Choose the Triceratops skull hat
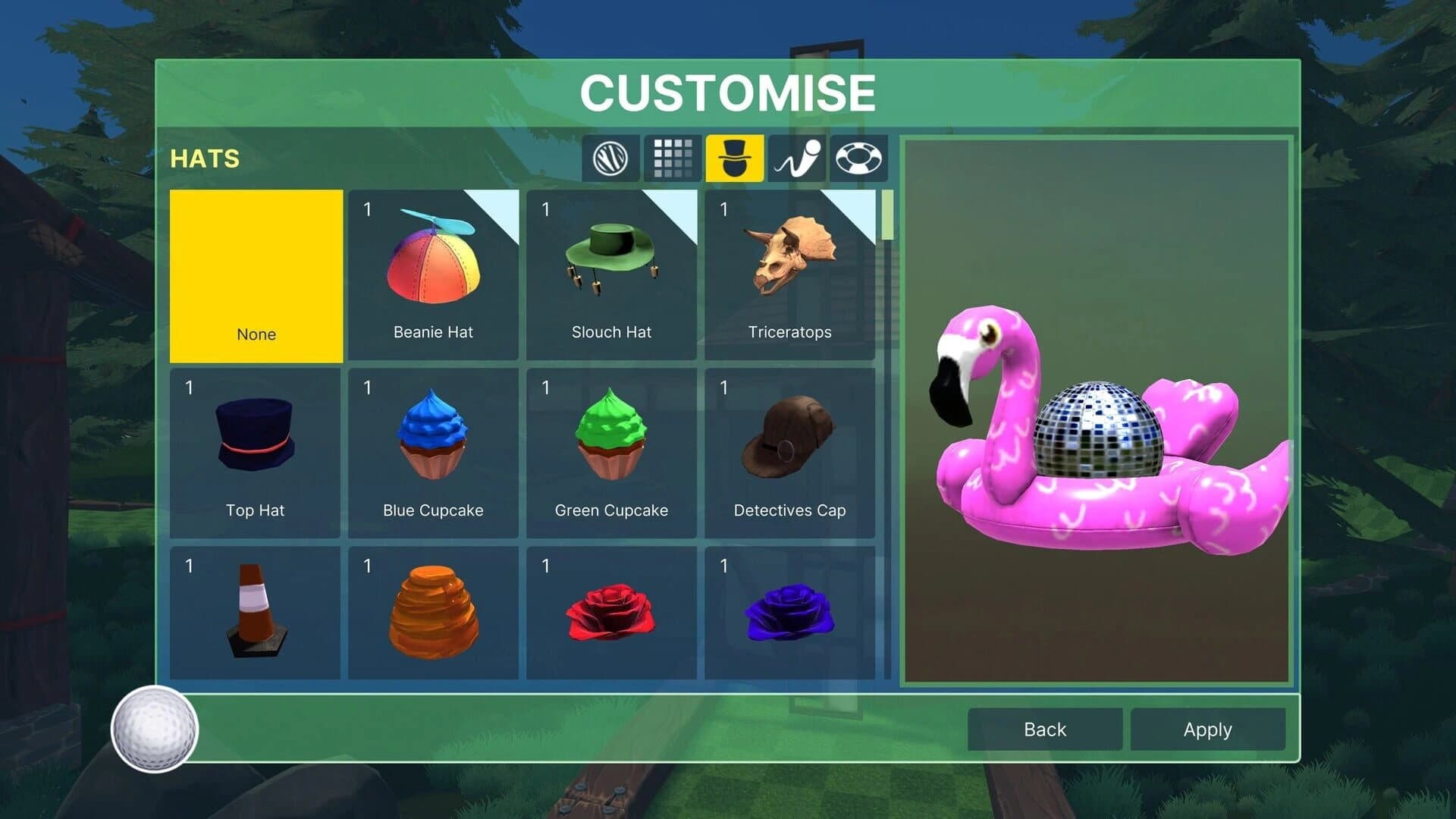Screen dimensions: 1456x819 789,273
